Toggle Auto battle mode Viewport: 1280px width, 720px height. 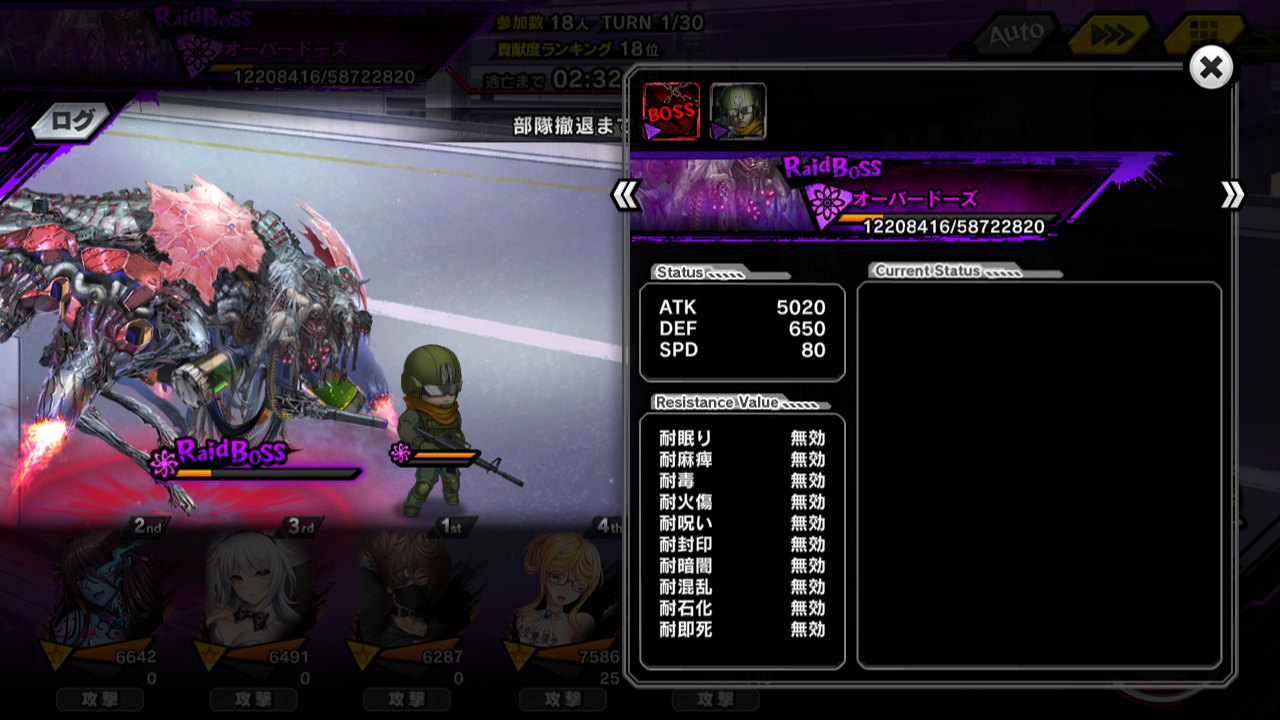tap(1015, 36)
